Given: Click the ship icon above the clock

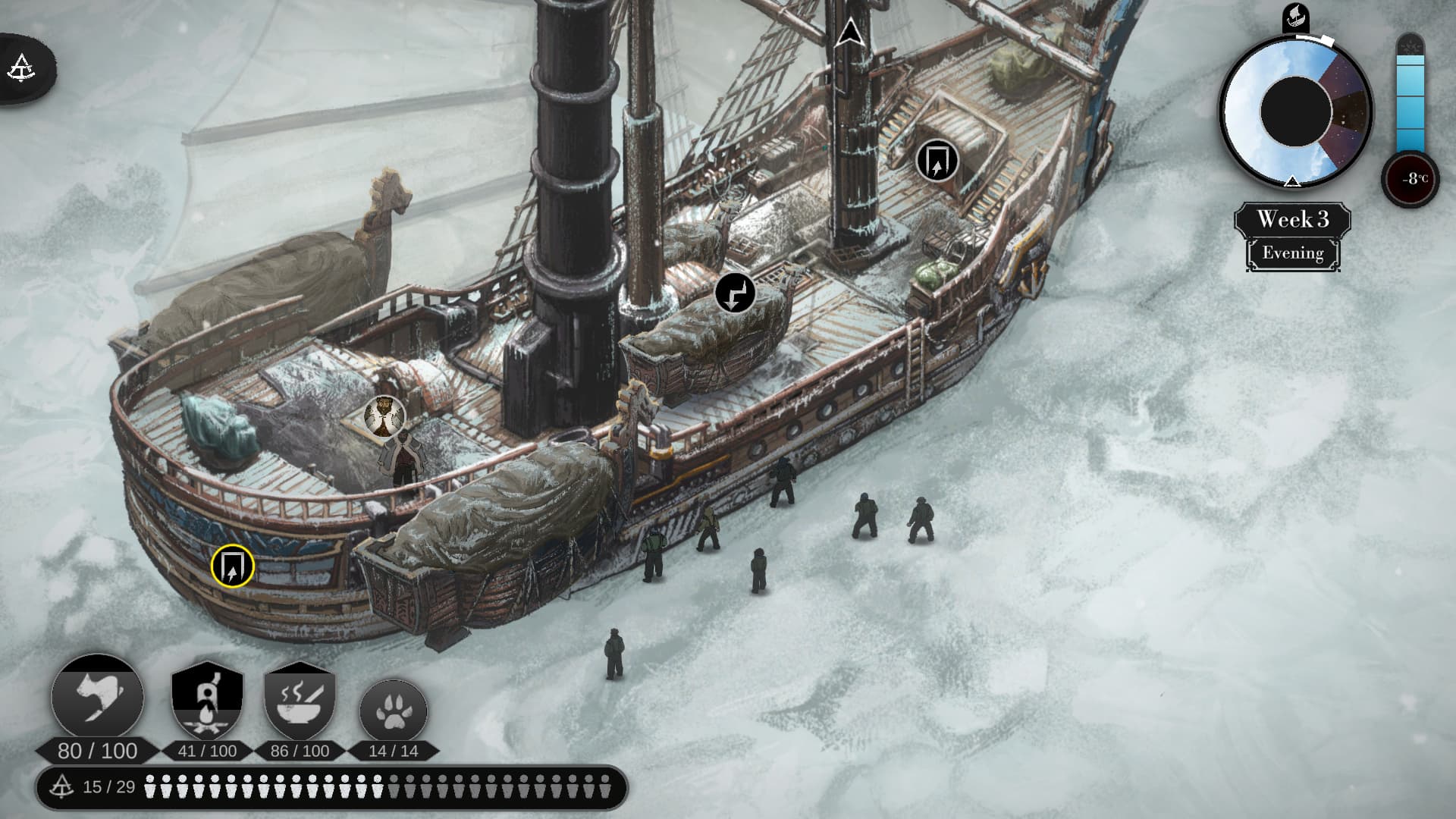Looking at the screenshot, I should pos(1295,17).
